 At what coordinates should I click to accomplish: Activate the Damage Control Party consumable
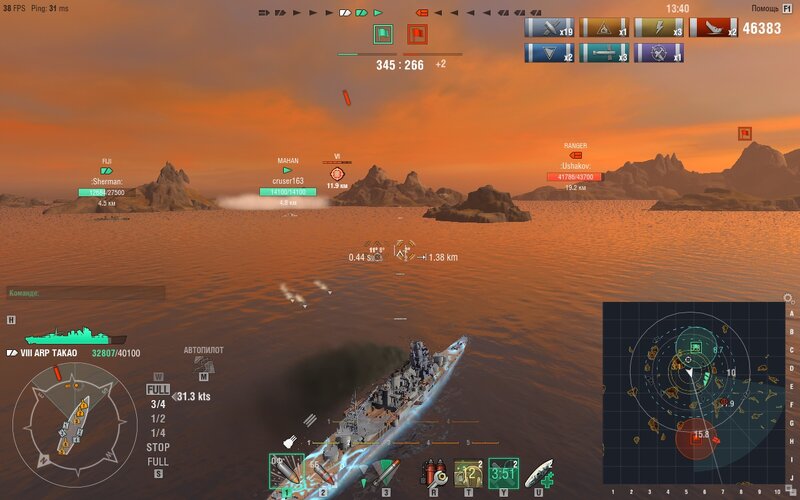click(x=435, y=471)
